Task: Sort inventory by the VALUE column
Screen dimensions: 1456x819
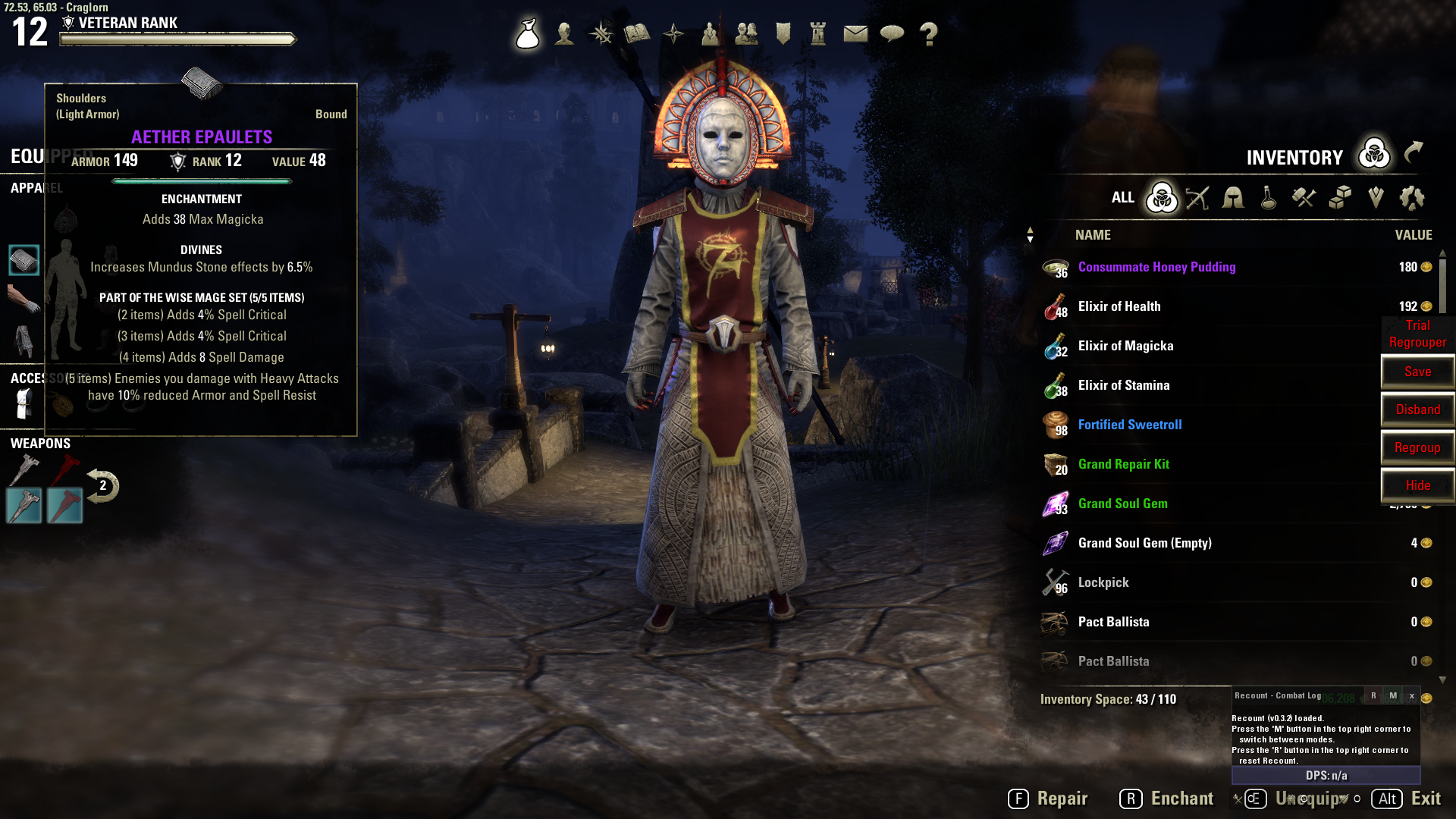Action: (x=1413, y=235)
